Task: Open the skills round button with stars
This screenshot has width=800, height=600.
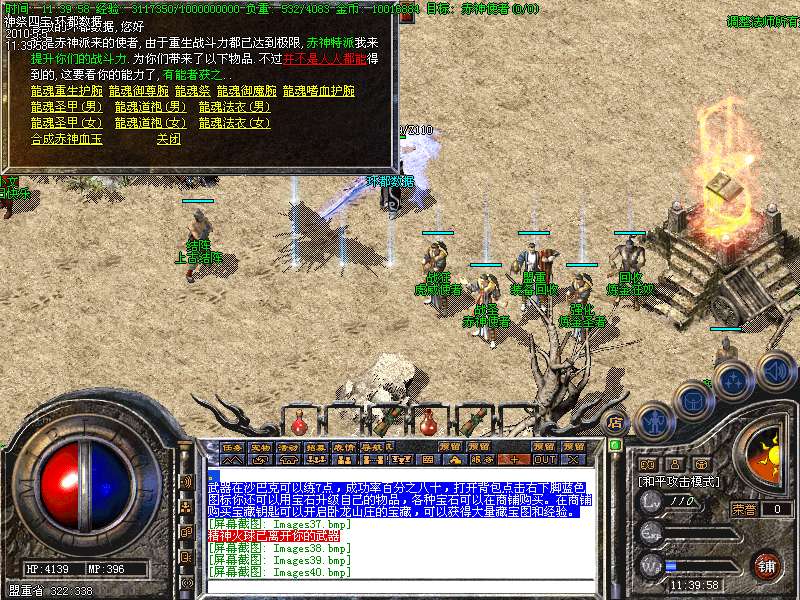Action: click(734, 380)
